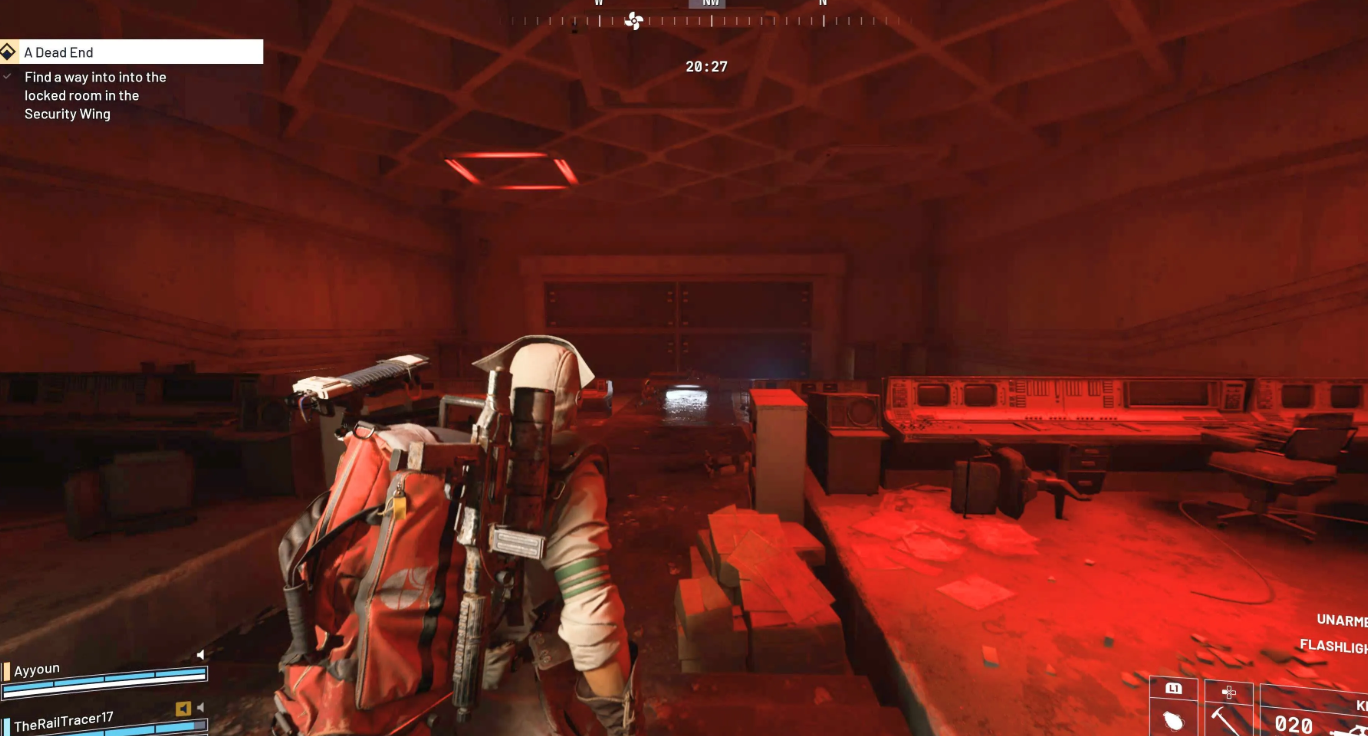This screenshot has height=736, width=1368.
Task: Toggle the yellow speaker icon for TheRailTracer17
Action: pyautogui.click(x=183, y=709)
